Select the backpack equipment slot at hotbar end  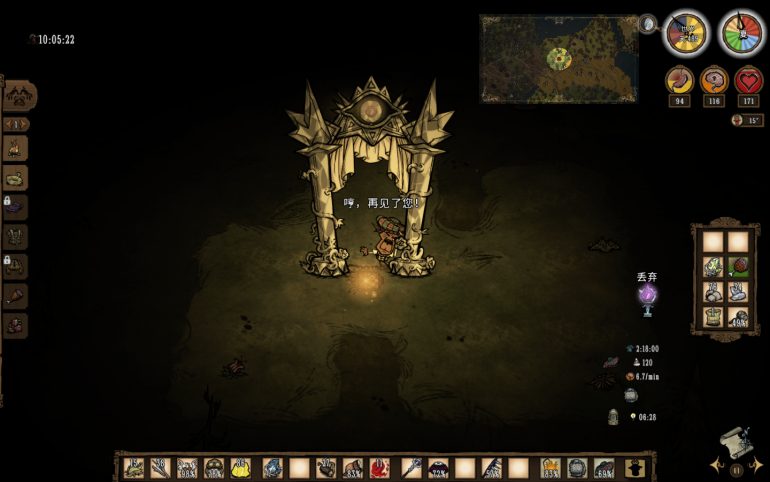[x=634, y=468]
